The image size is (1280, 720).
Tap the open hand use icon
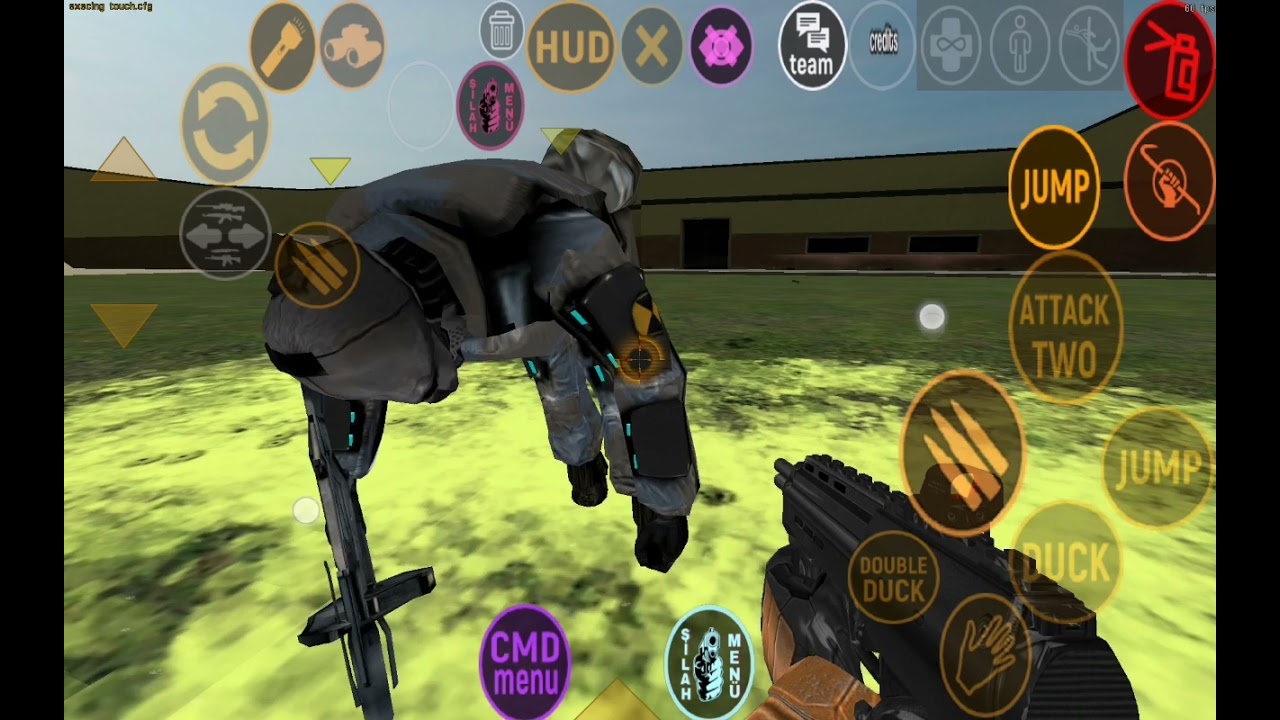click(985, 655)
